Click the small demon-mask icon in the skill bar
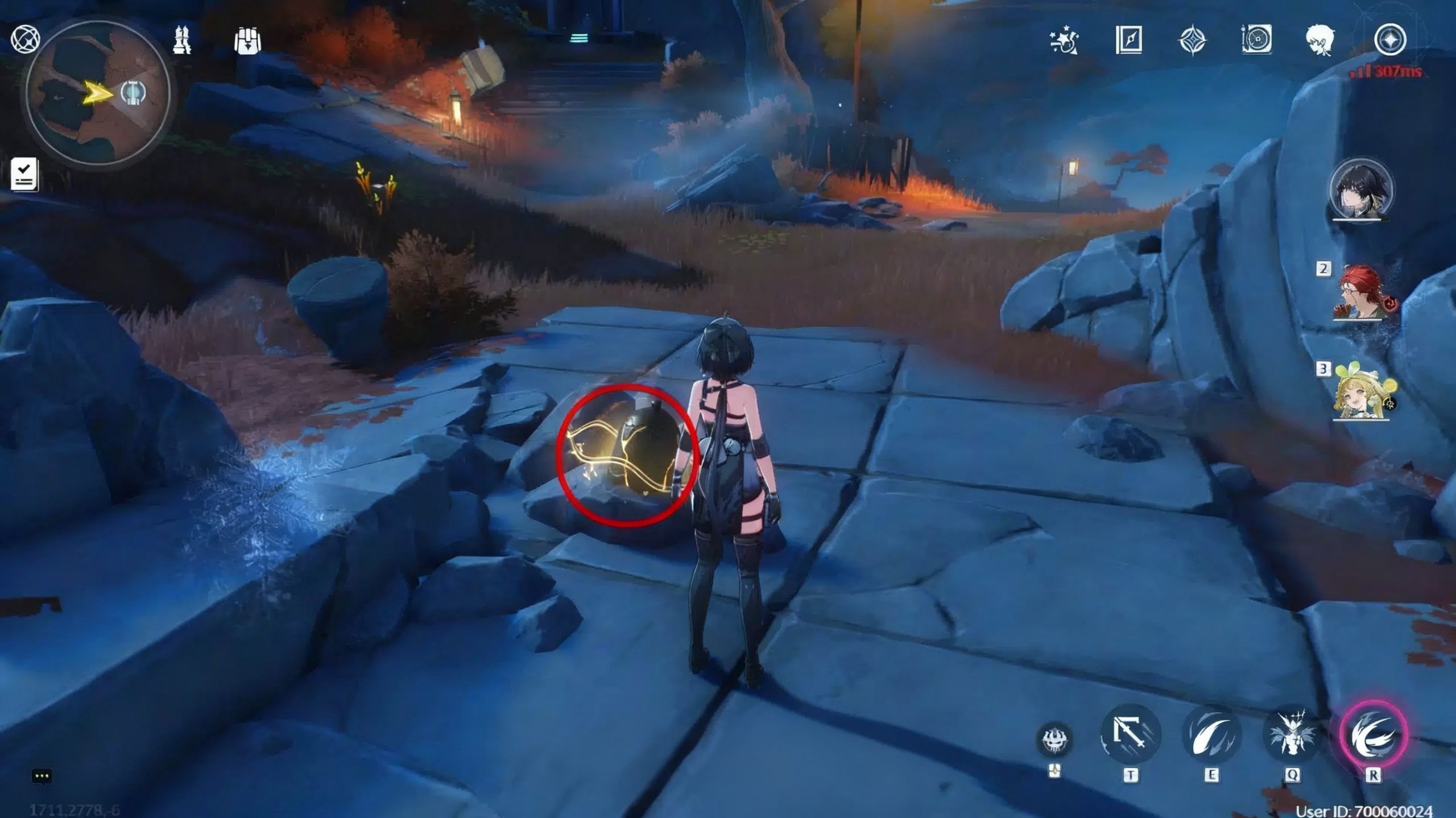Image resolution: width=1456 pixels, height=818 pixels. tap(1055, 740)
